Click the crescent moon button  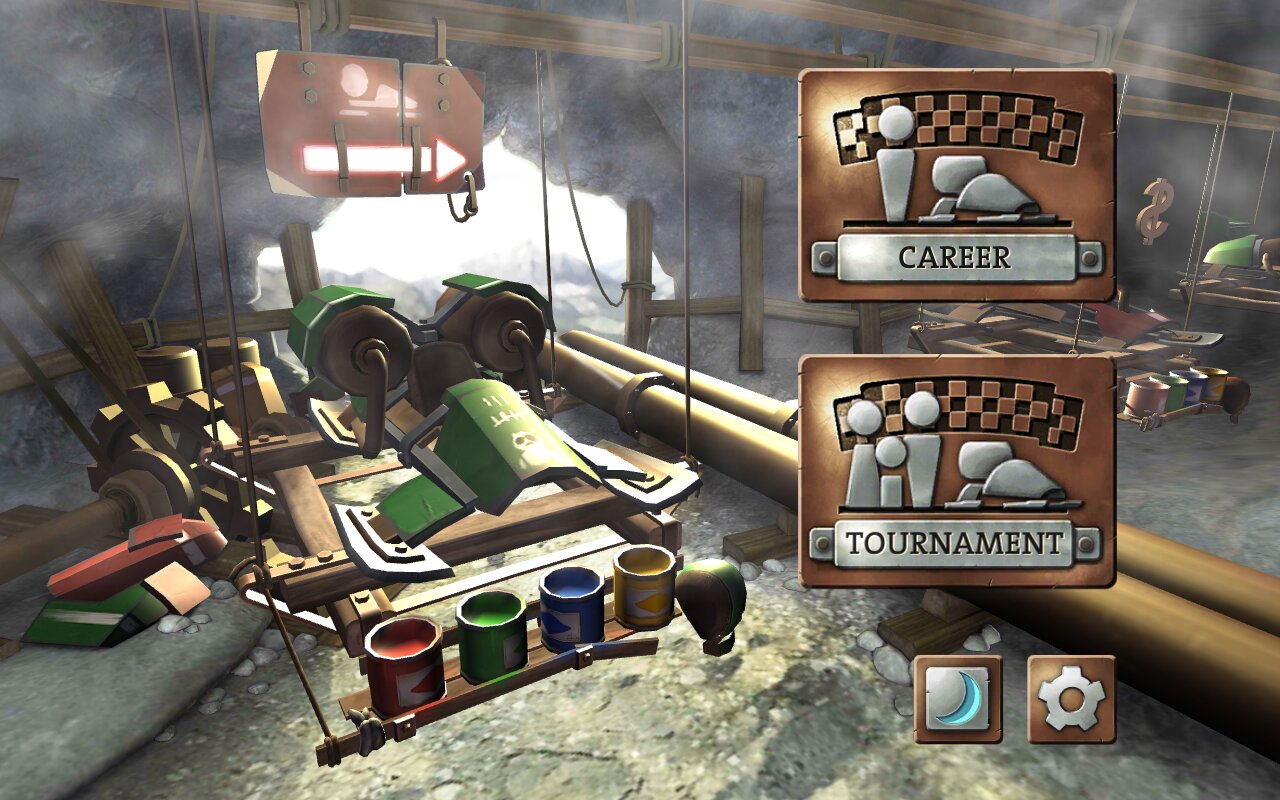click(x=957, y=699)
